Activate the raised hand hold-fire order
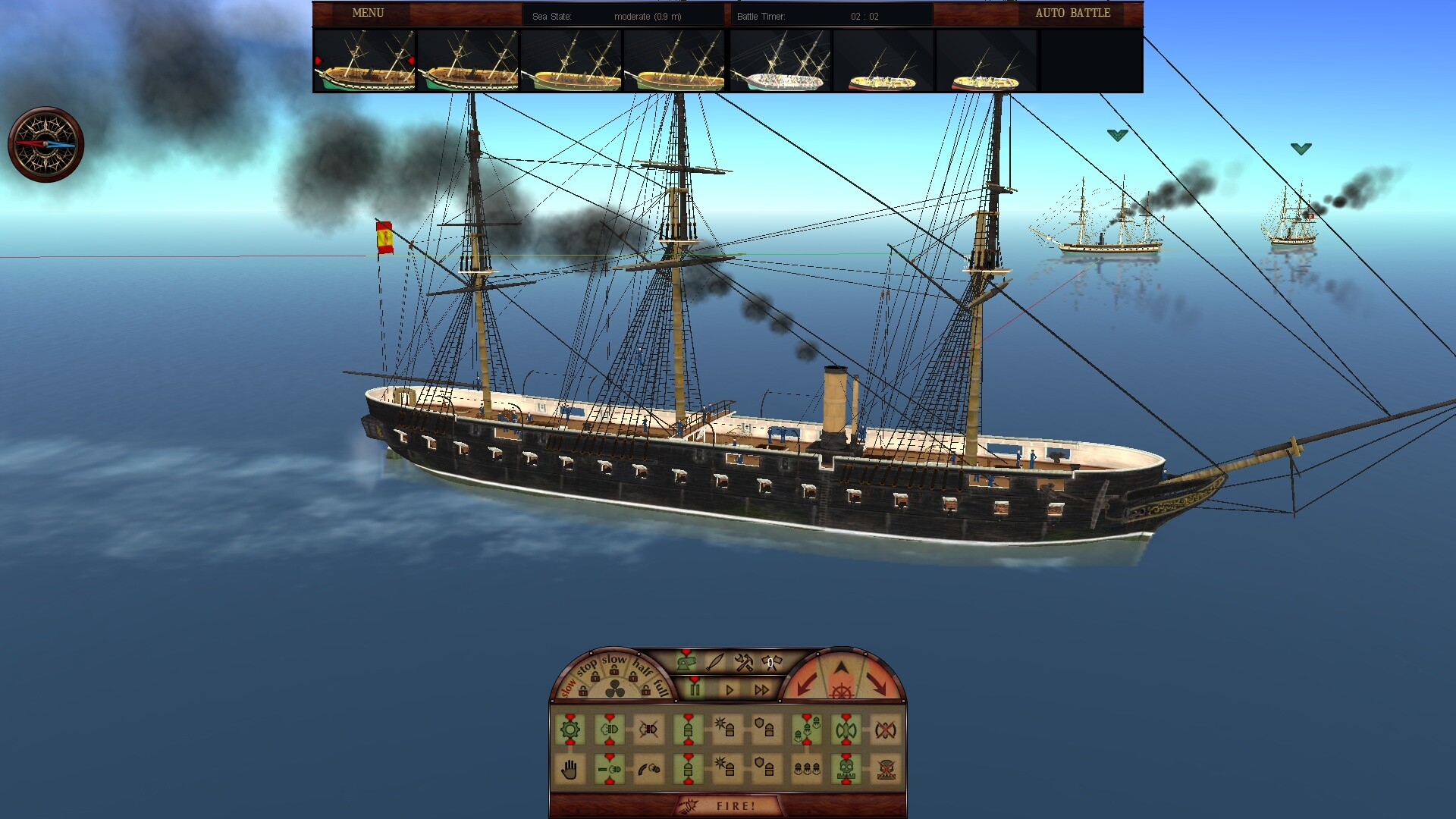Viewport: 1456px width, 819px height. tap(570, 770)
